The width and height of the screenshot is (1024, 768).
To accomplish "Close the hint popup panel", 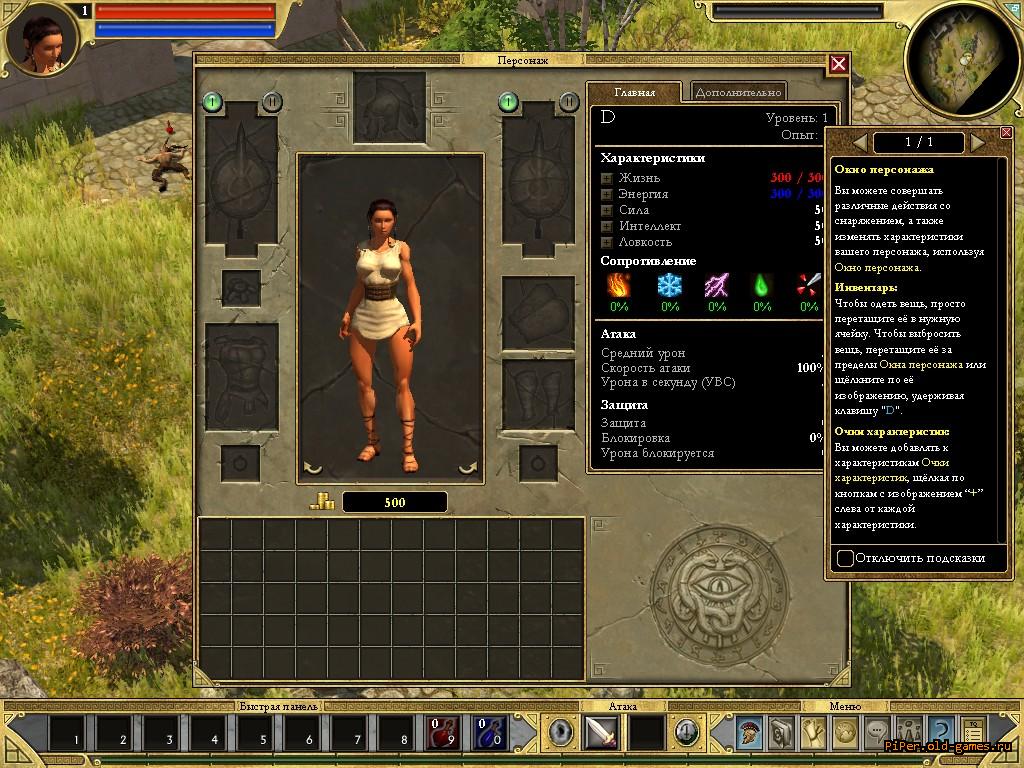I will (x=1006, y=133).
